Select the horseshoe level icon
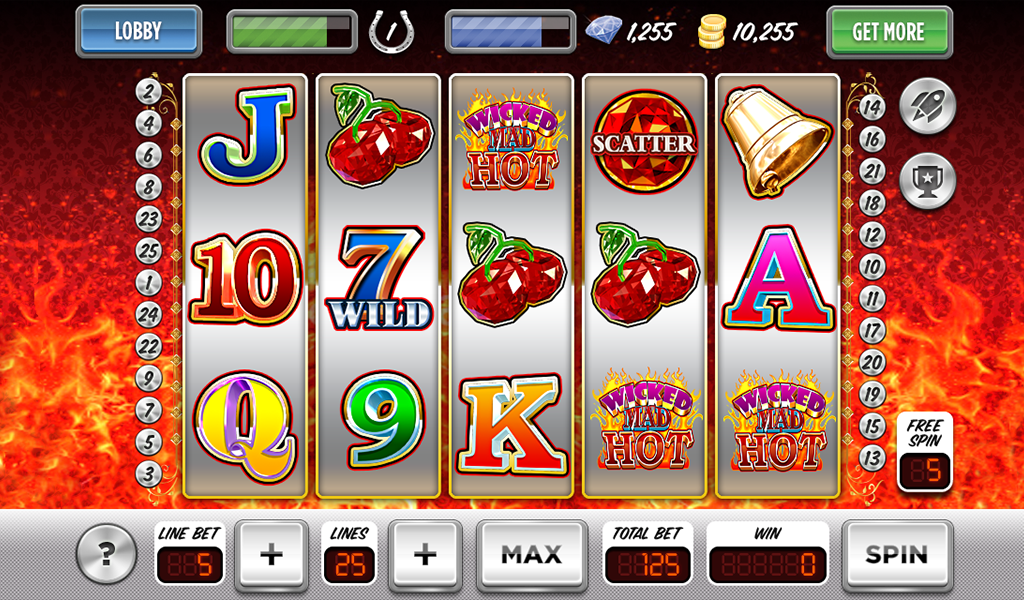Screen dimensions: 1024x600 (392, 31)
